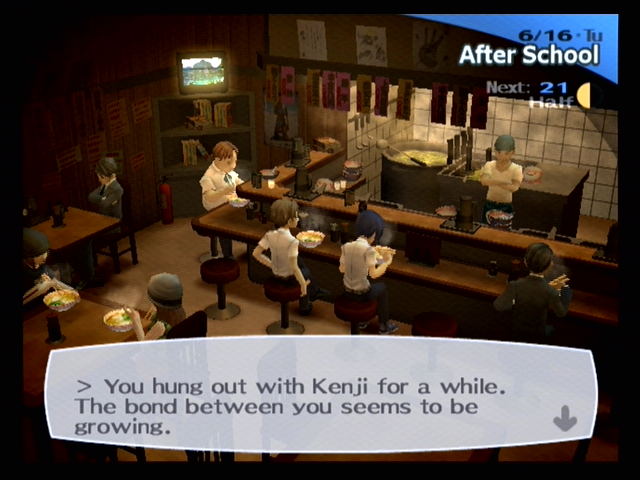This screenshot has height=480, width=640.
Task: Click the half moon phase icon
Action: point(582,96)
